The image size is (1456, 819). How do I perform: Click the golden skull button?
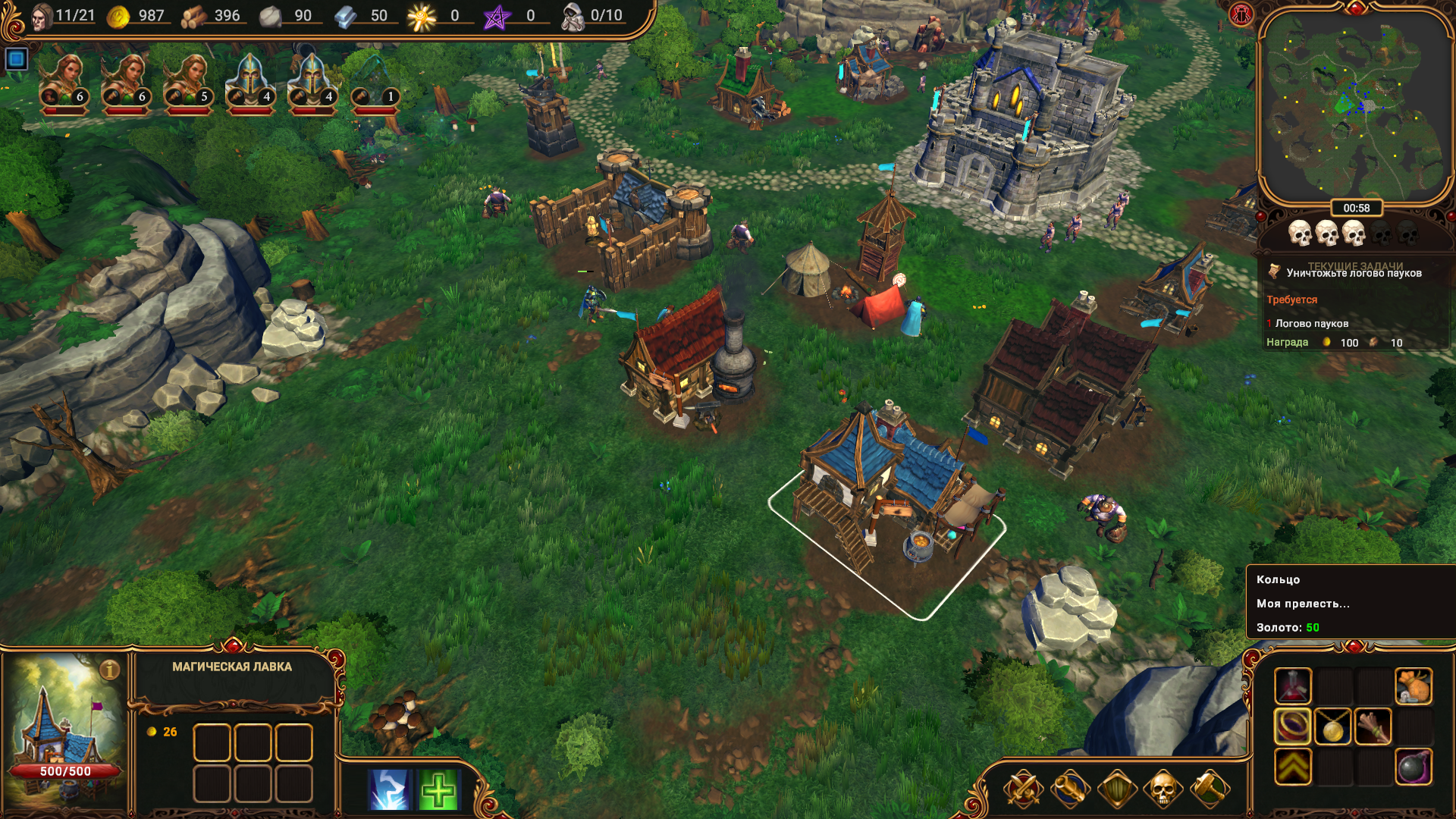point(1163,789)
